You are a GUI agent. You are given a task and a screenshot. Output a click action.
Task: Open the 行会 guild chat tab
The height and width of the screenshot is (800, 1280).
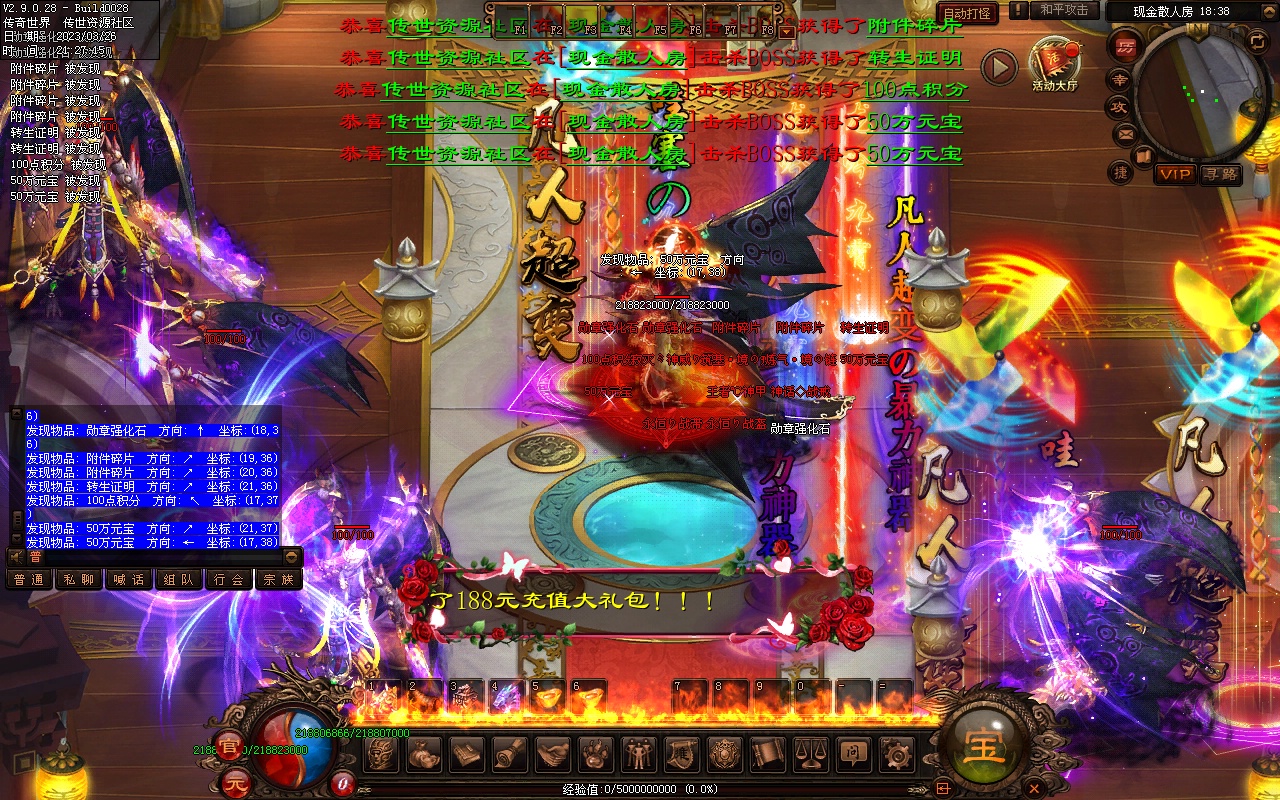coord(228,579)
